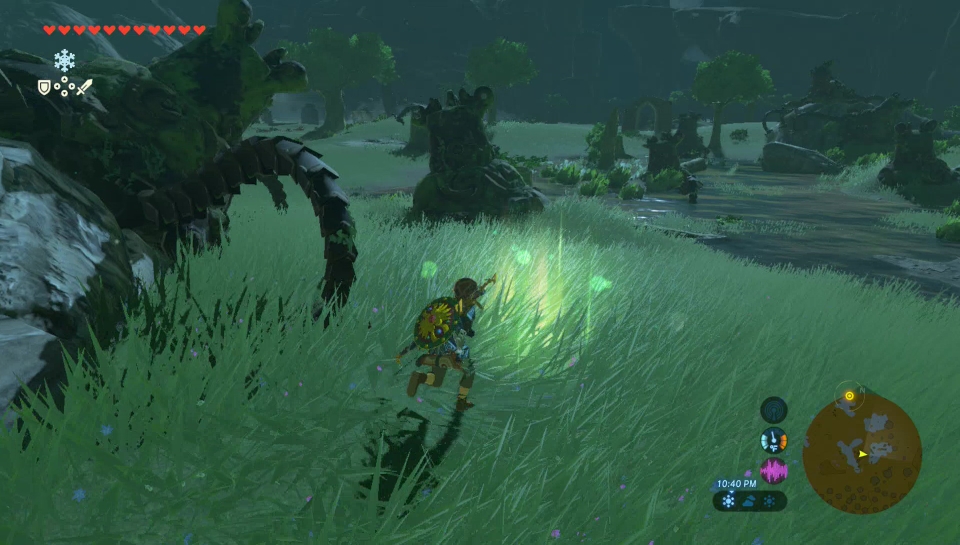
Task: Click the cloud icon in the weather forecast
Action: (749, 500)
